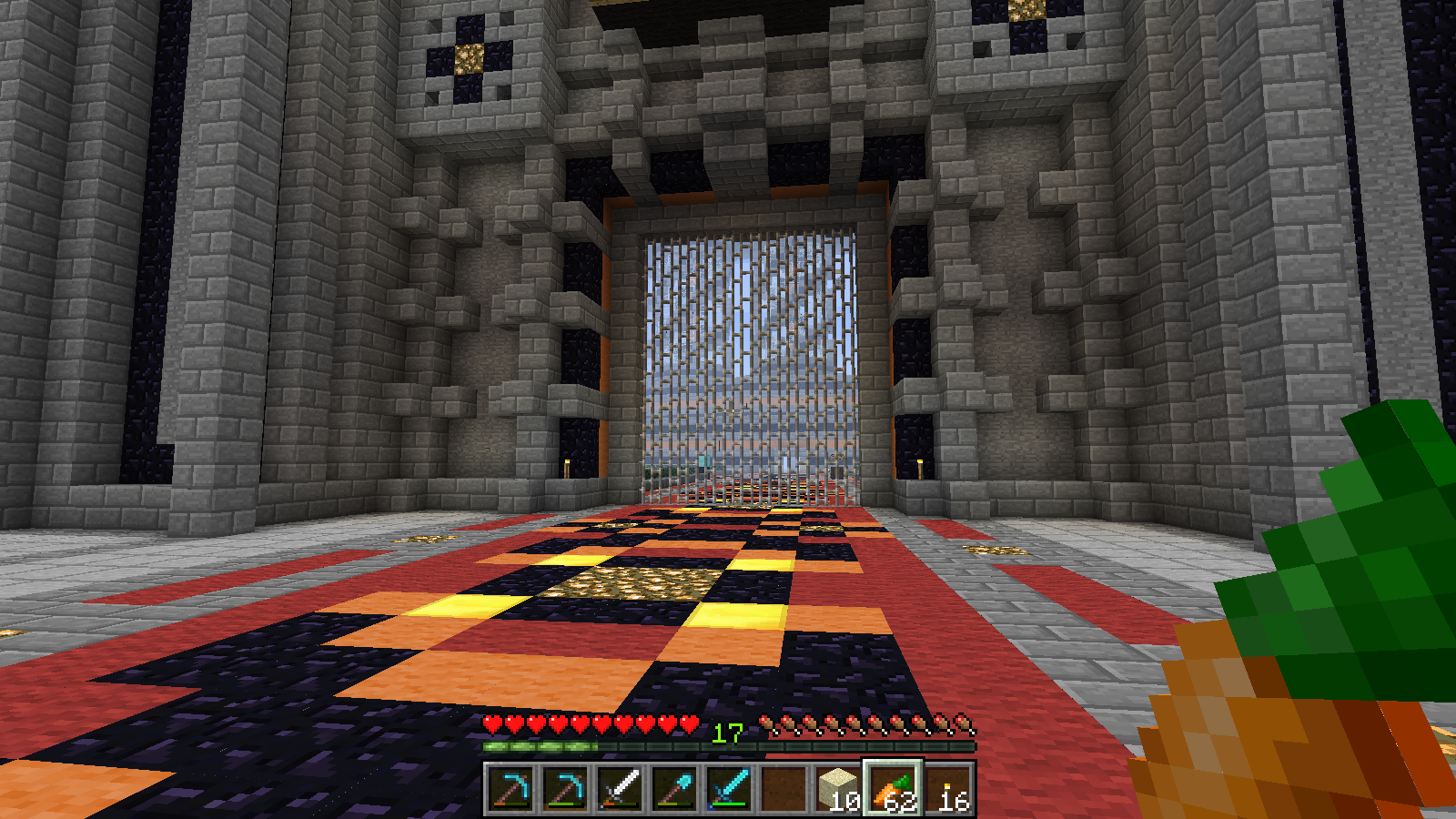Equip the diamond sword from the hotbar
This screenshot has height=819, width=1456.
729,788
